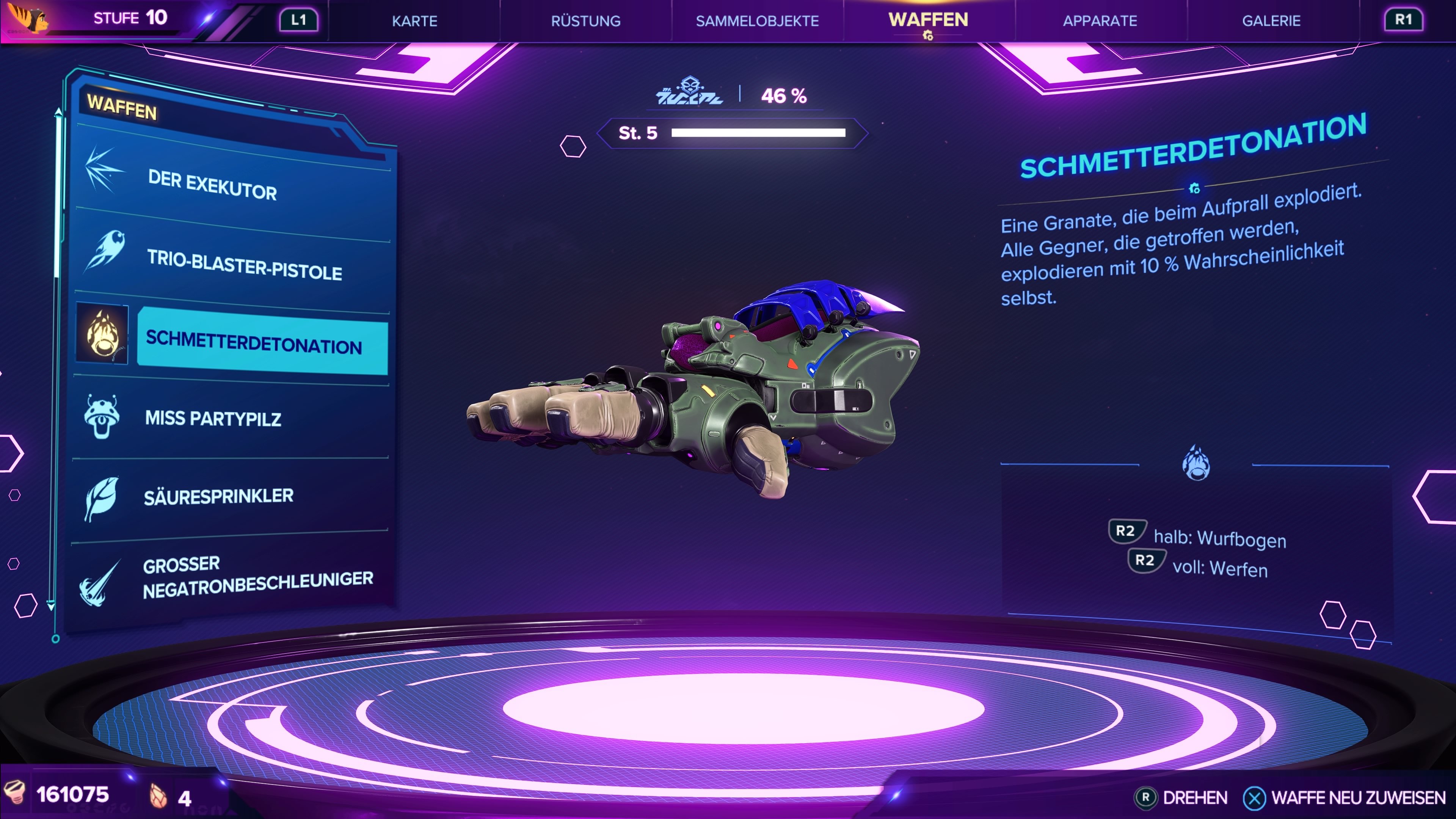
Task: Select the Waffen tab
Action: pyautogui.click(x=928, y=20)
